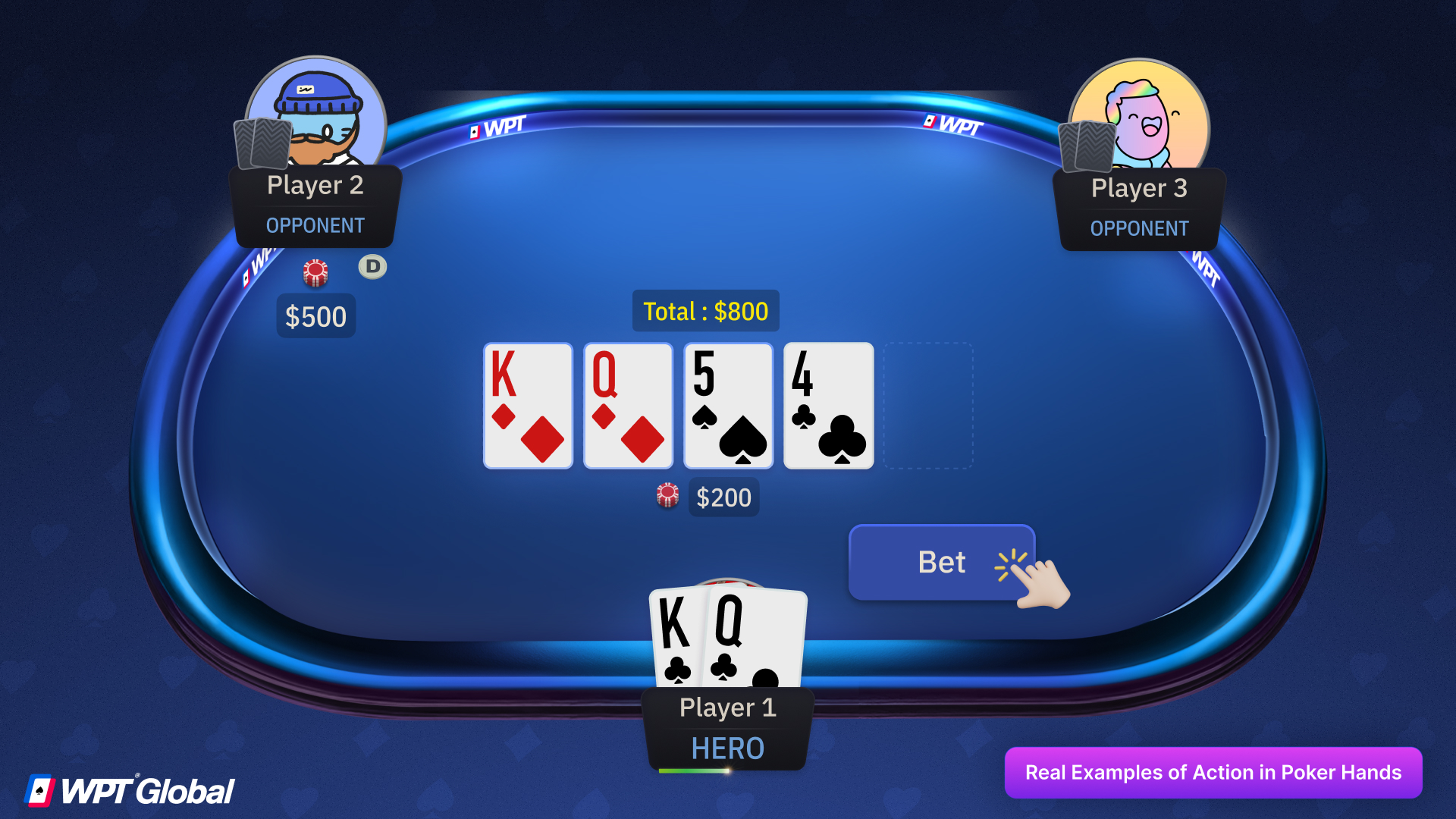Click the 5 of Spades on the board
Image resolution: width=1456 pixels, height=819 pixels.
727,406
